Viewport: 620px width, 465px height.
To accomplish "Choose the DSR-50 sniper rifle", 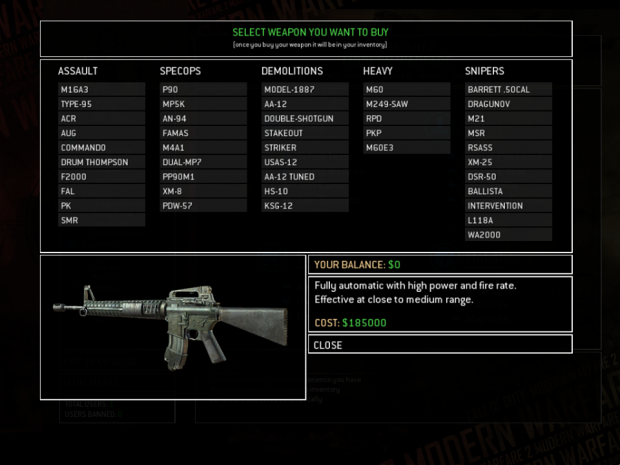I will click(x=508, y=177).
